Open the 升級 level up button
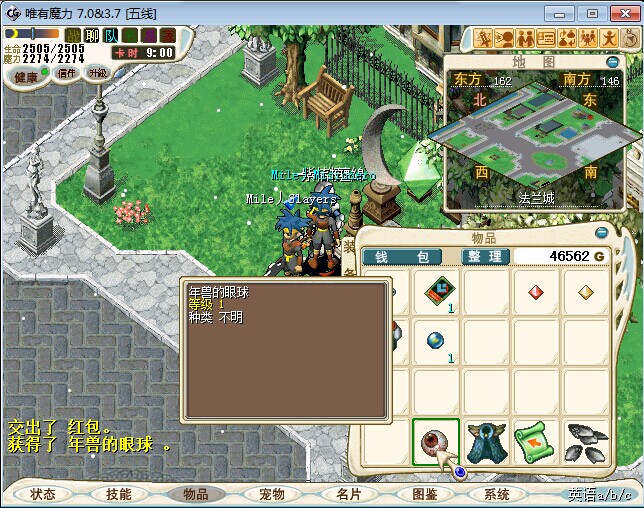 pos(98,73)
